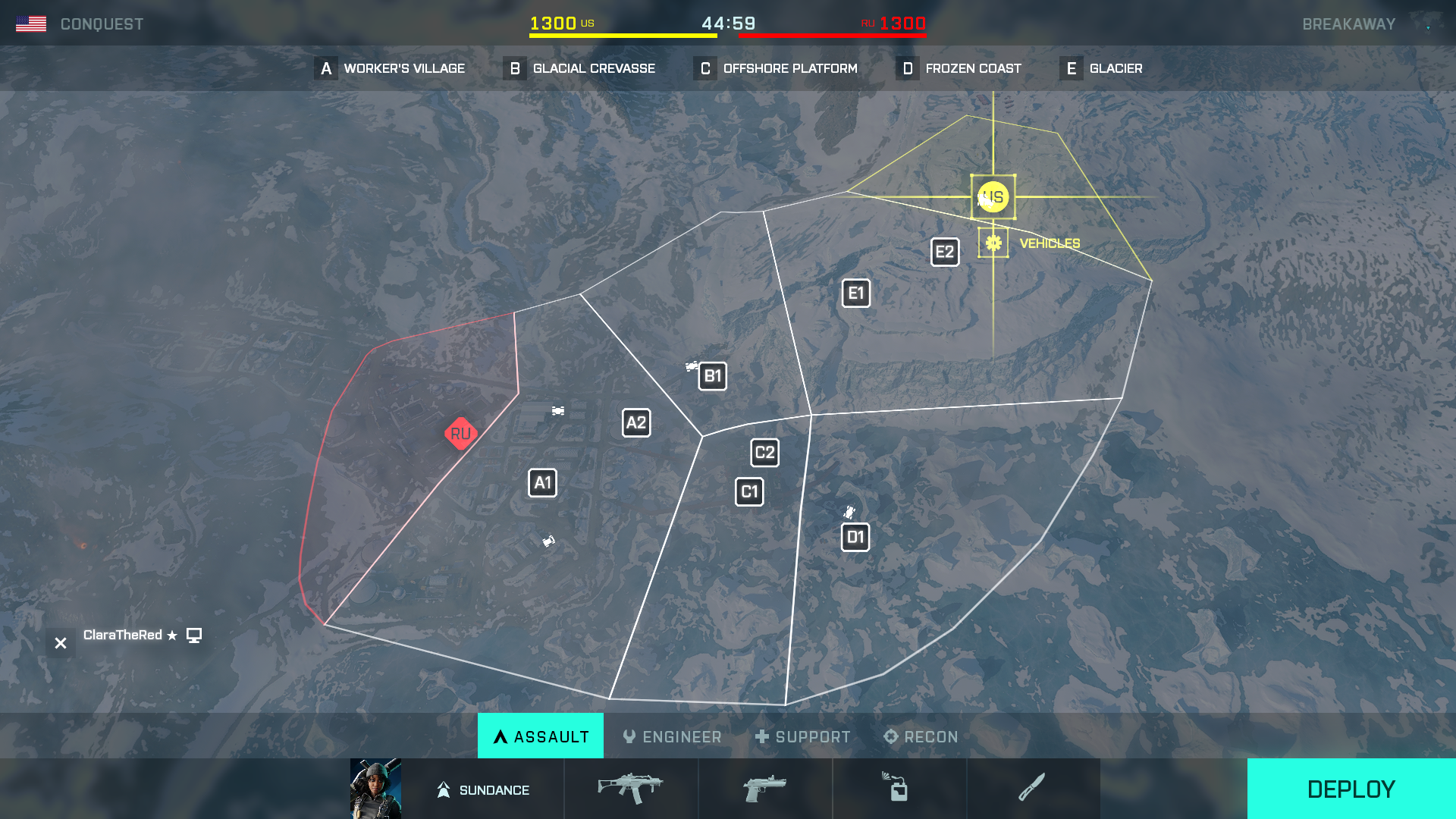Click the D1 objective marker

855,538
